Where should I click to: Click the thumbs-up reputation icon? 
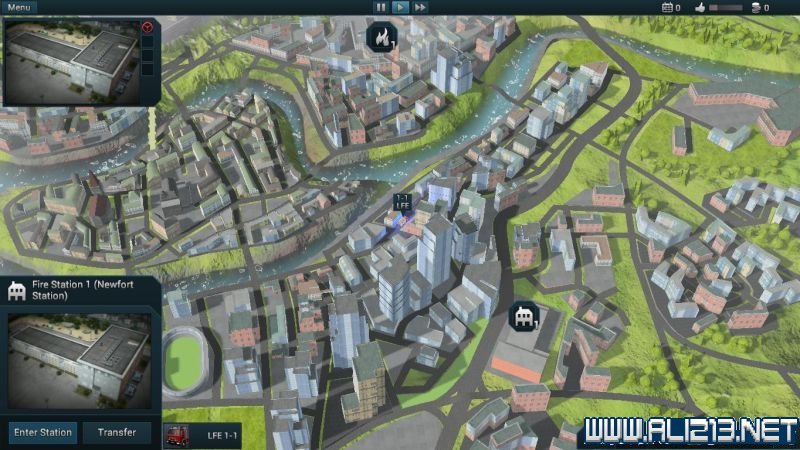(x=701, y=7)
